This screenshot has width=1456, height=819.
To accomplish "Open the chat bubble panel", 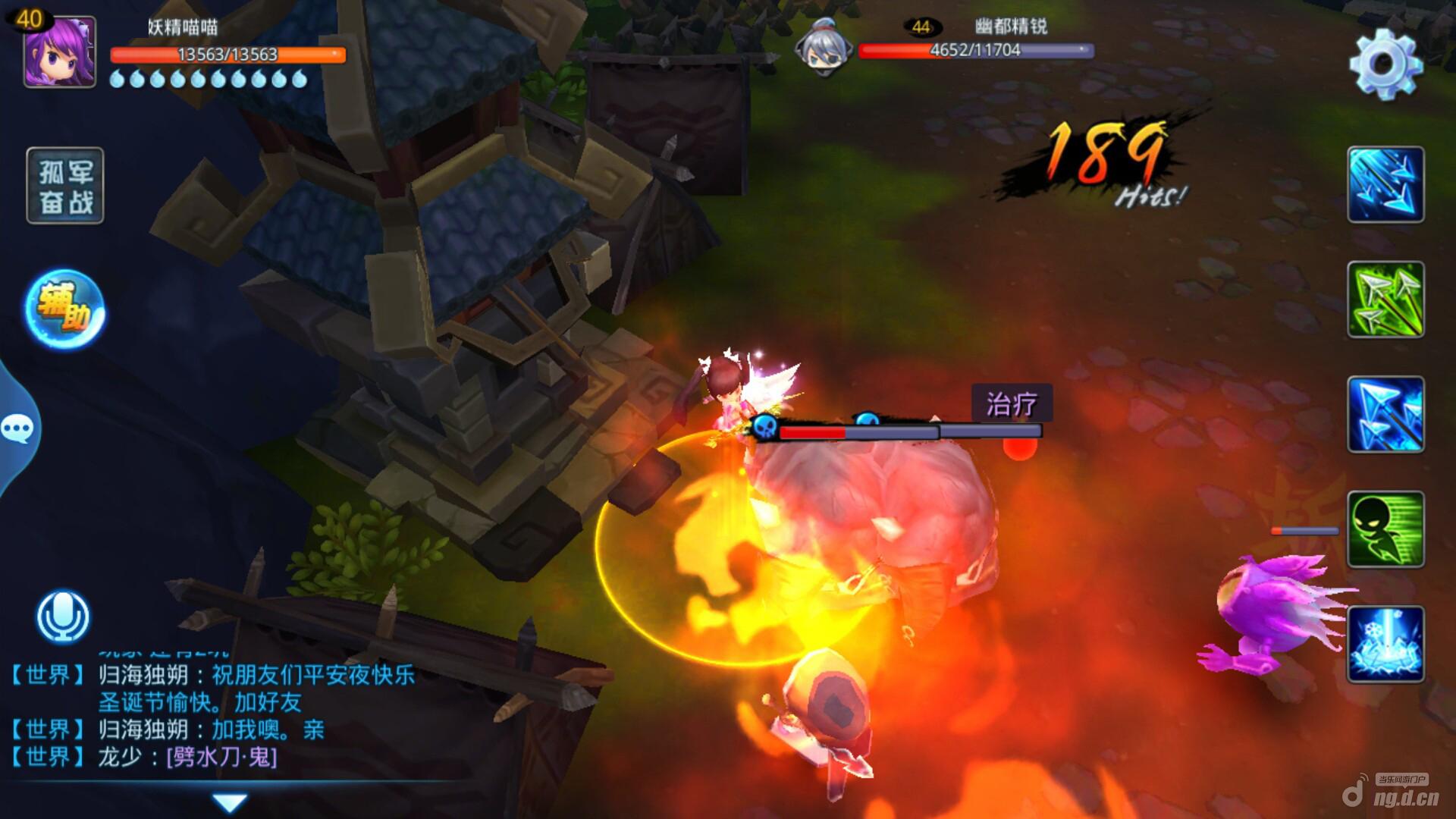I will point(17,429).
